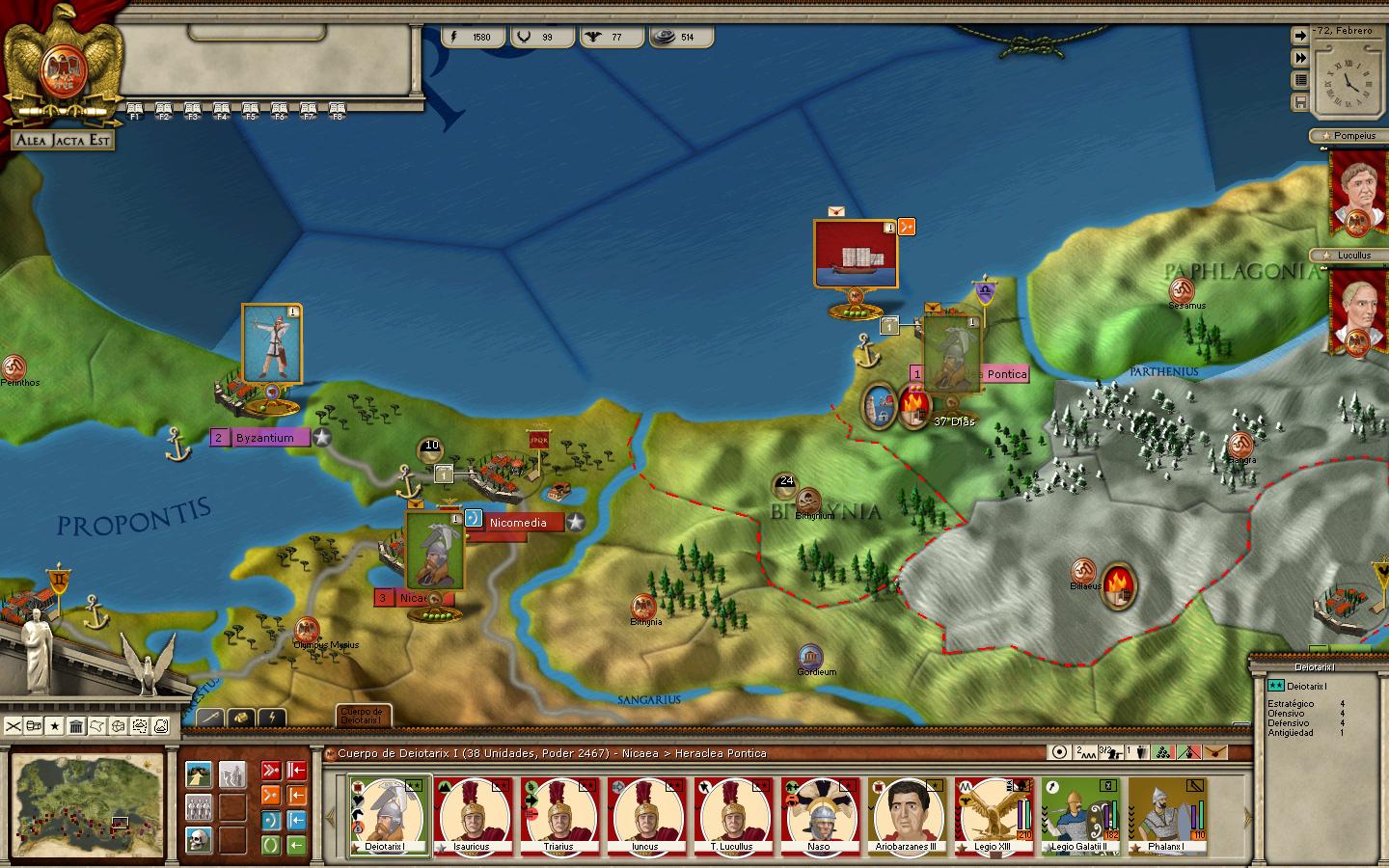Choose the Triarius commander card
Screen dimensions: 1389x868
coord(559,815)
